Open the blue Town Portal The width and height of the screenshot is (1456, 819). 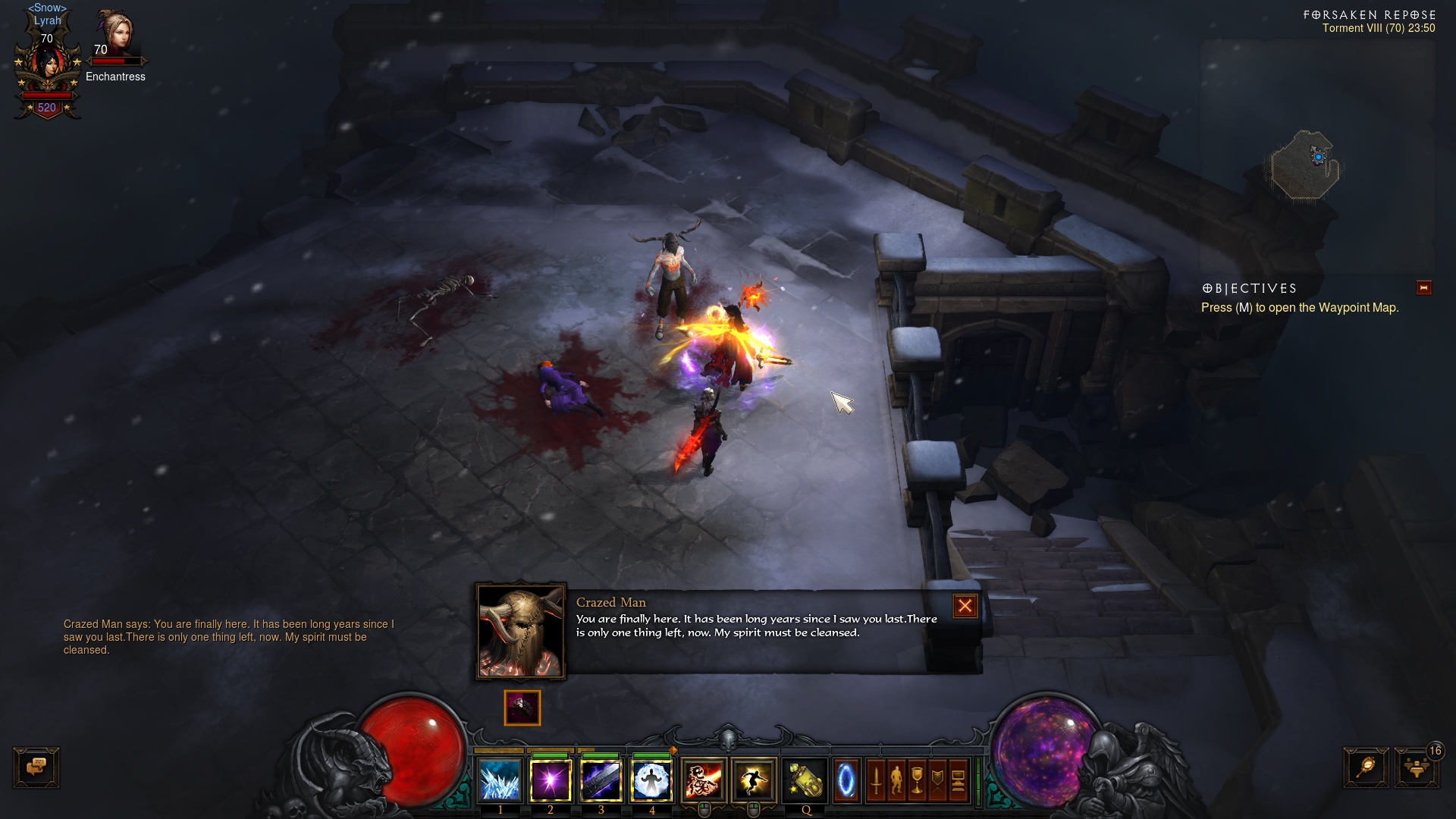(846, 780)
